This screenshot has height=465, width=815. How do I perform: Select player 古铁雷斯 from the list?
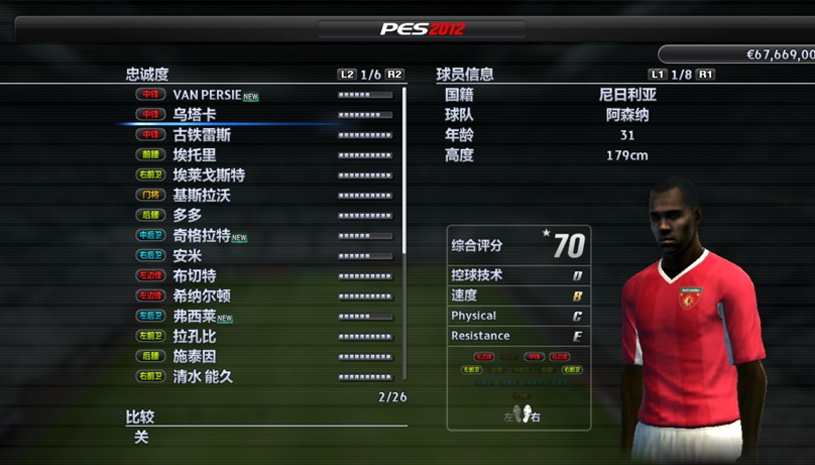coord(201,135)
